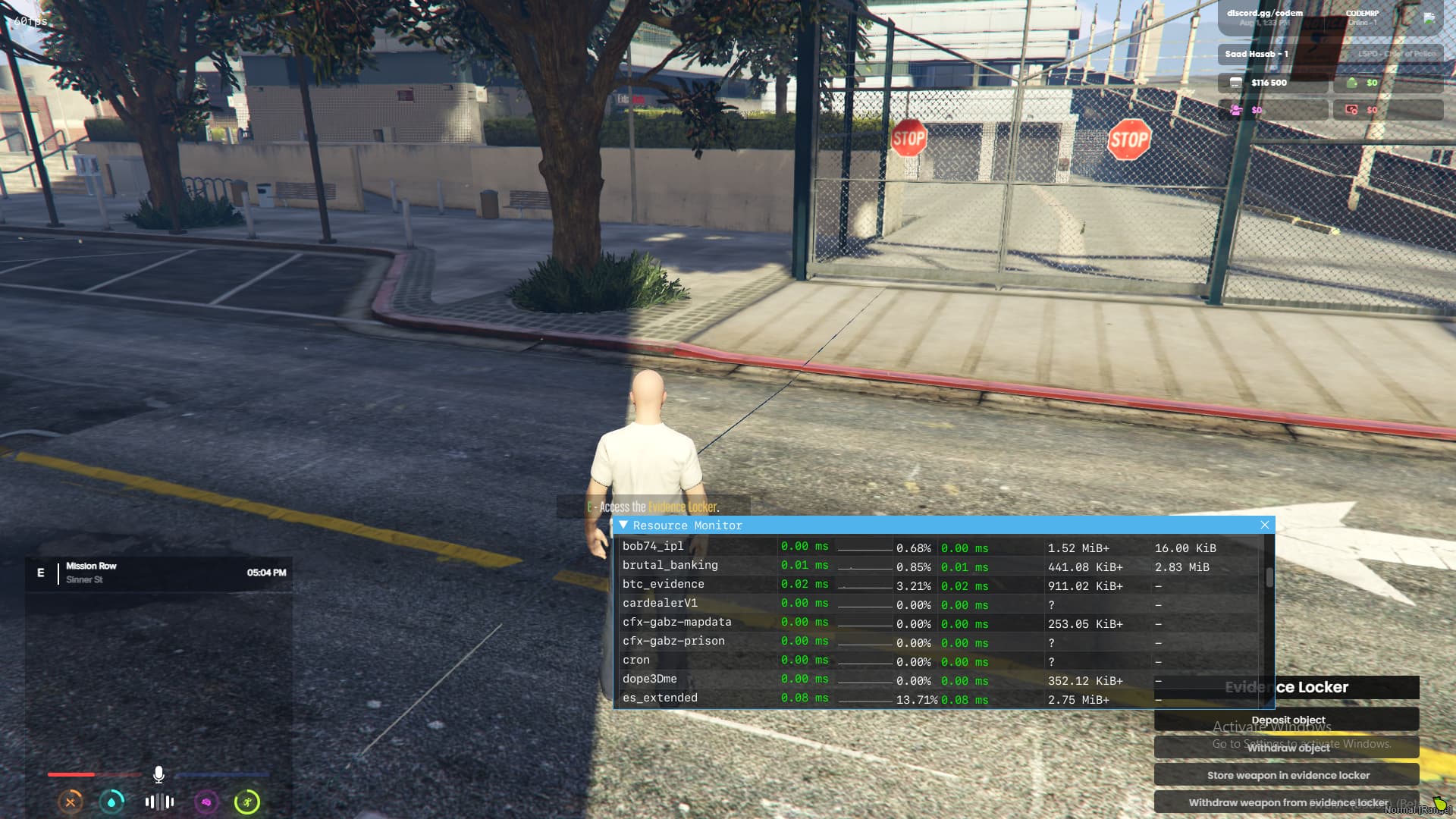
Task: Click the Deposit object button
Action: 1288,720
